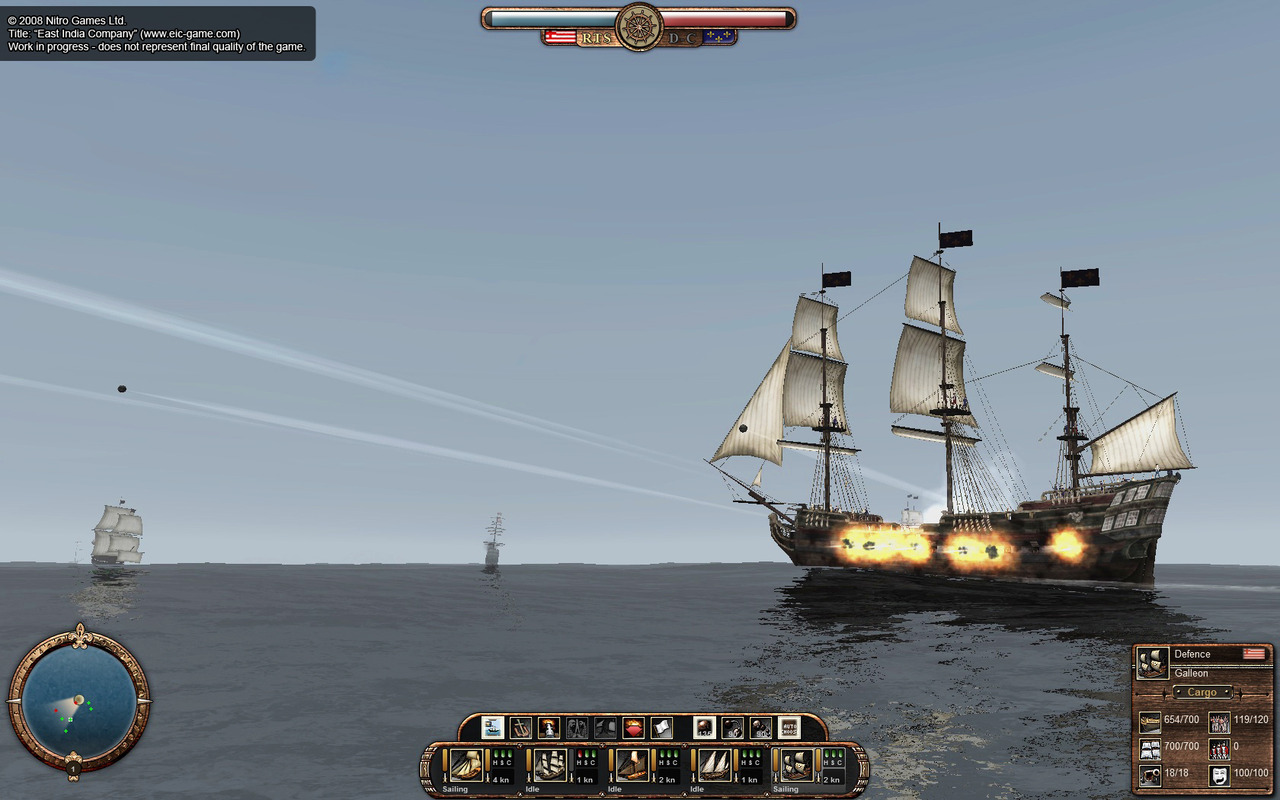Activate the anchor command
Screen dimensions: 1280x800
click(x=520, y=728)
